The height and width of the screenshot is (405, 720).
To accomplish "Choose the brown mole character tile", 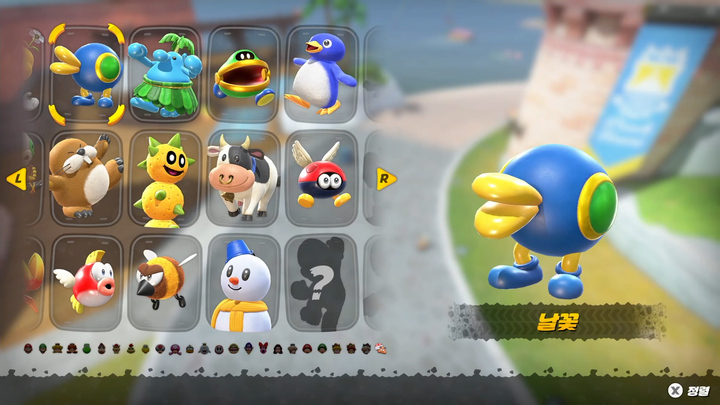I will click(86, 177).
